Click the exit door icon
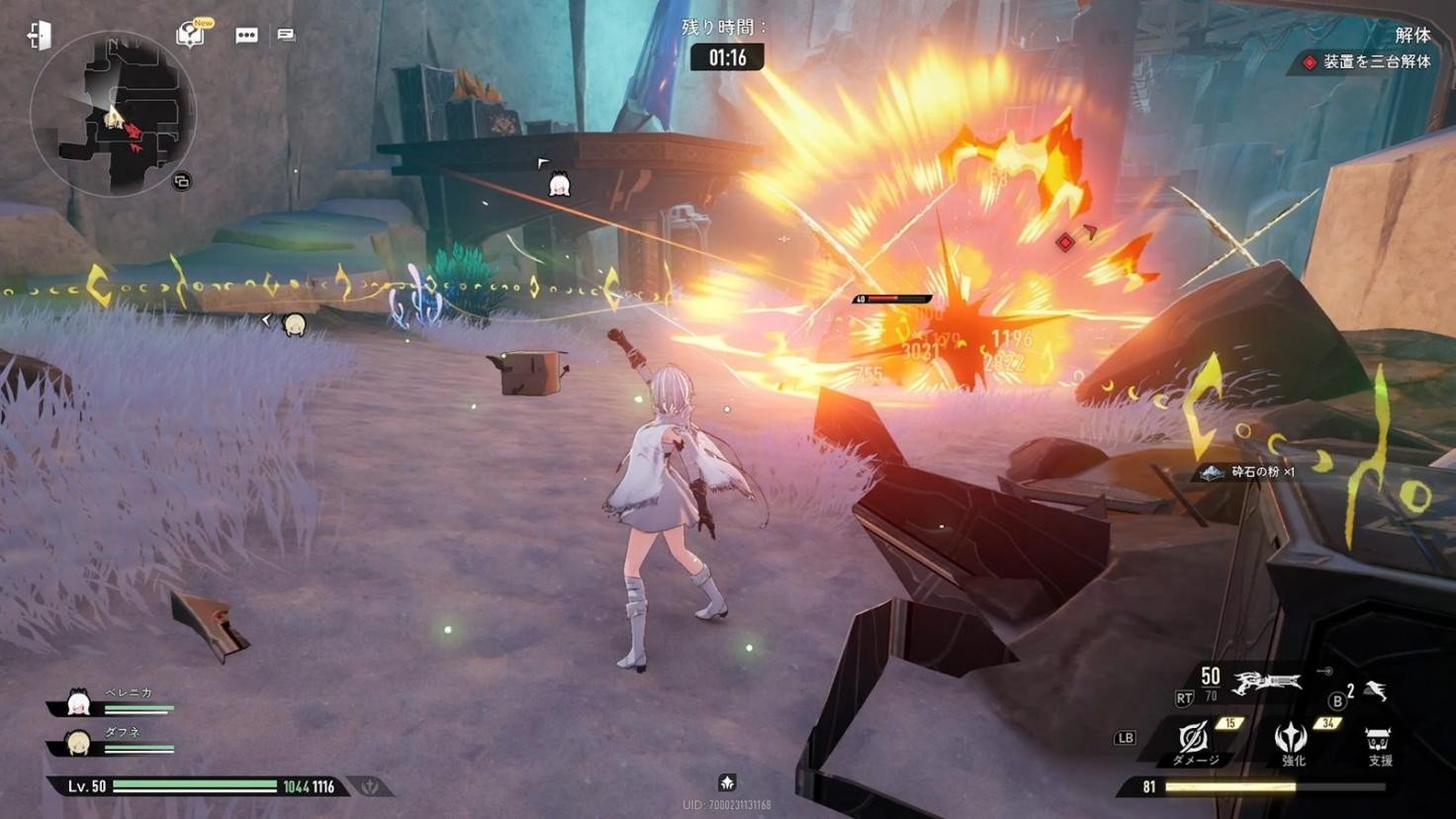Viewport: 1456px width, 819px height. click(40, 36)
